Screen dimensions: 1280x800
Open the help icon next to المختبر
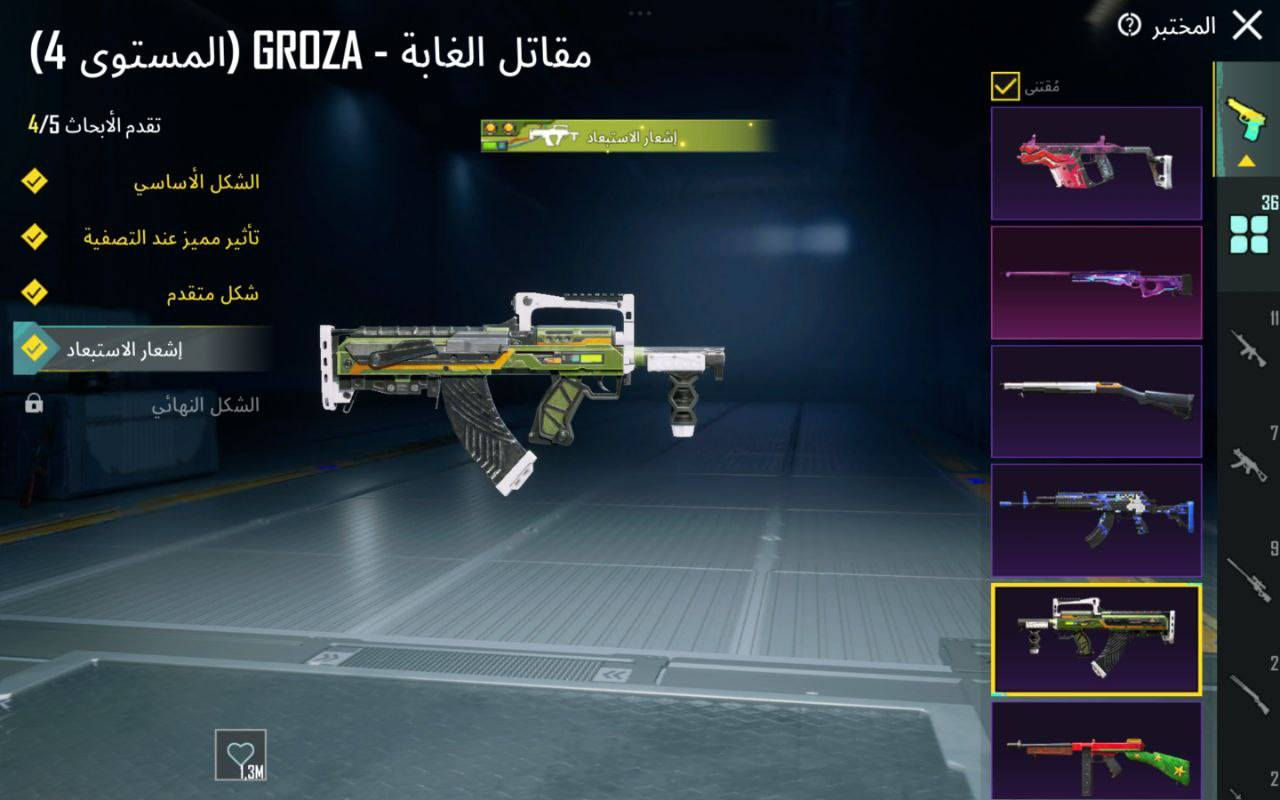tap(1130, 26)
